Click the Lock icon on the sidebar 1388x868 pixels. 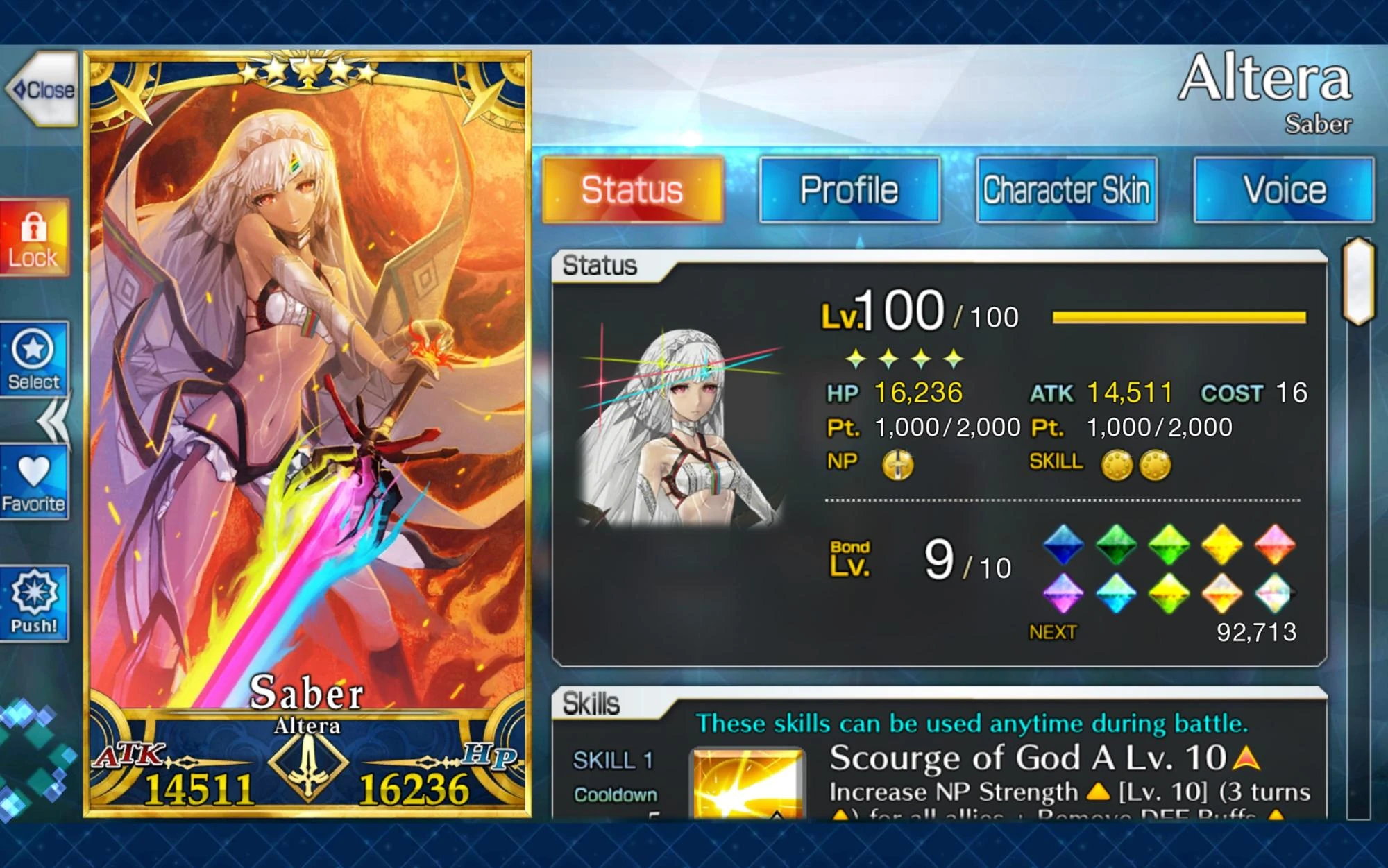(x=35, y=236)
